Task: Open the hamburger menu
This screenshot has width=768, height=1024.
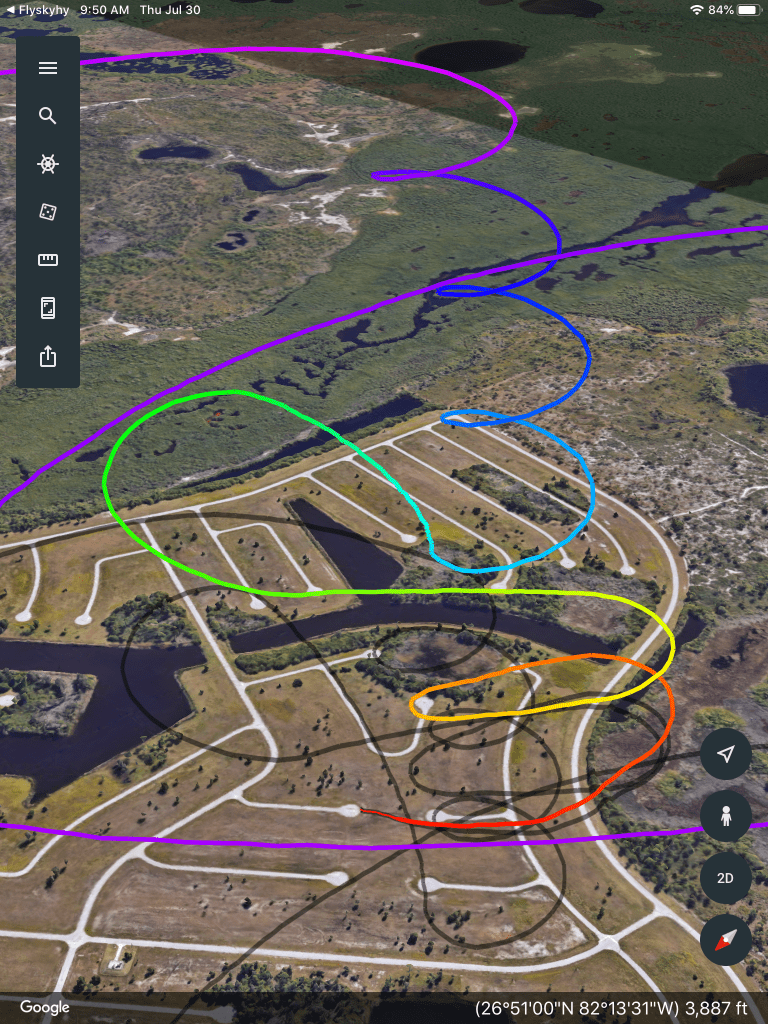Action: 48,68
